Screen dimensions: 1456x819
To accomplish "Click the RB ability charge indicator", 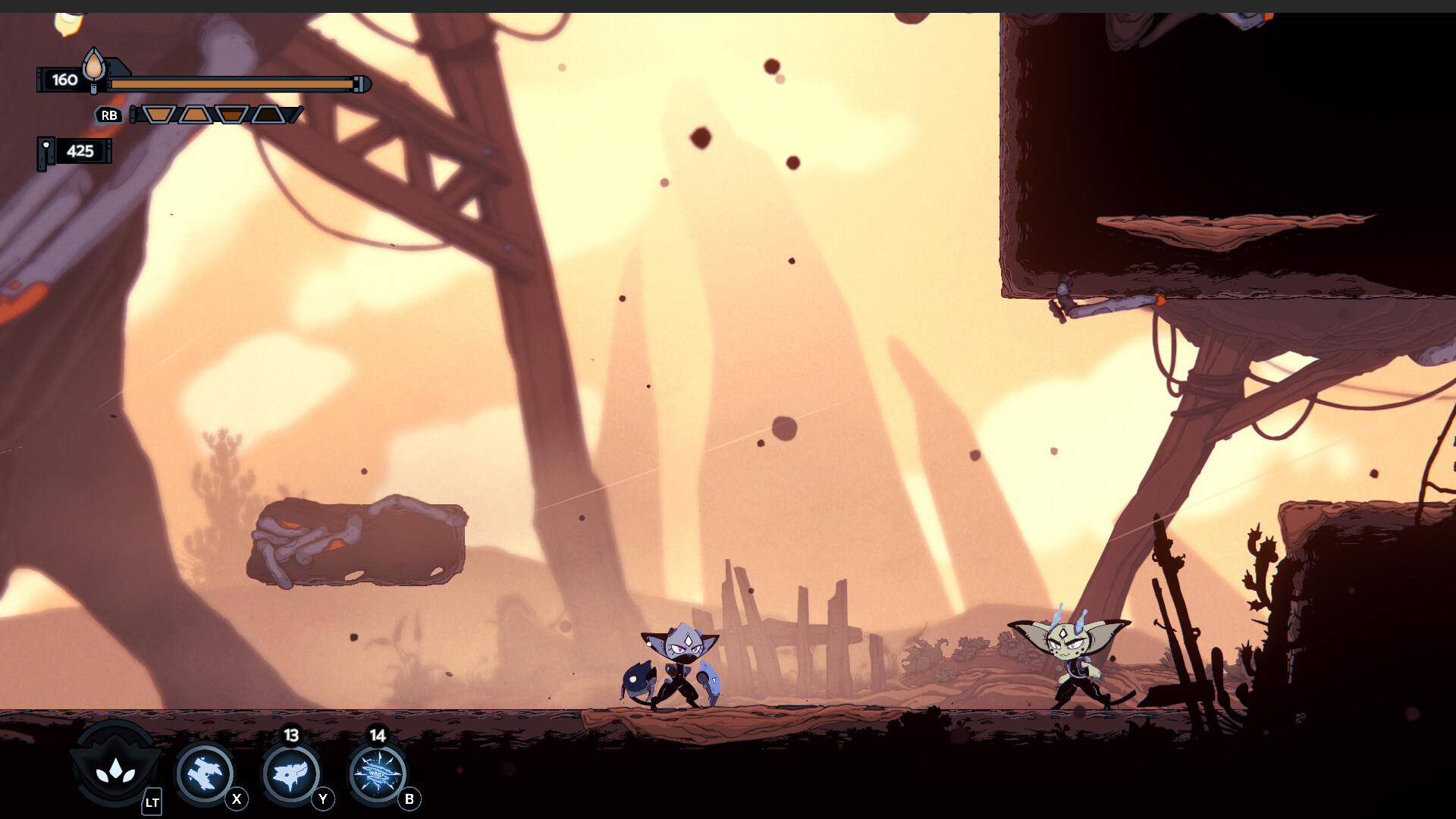I will point(110,115).
